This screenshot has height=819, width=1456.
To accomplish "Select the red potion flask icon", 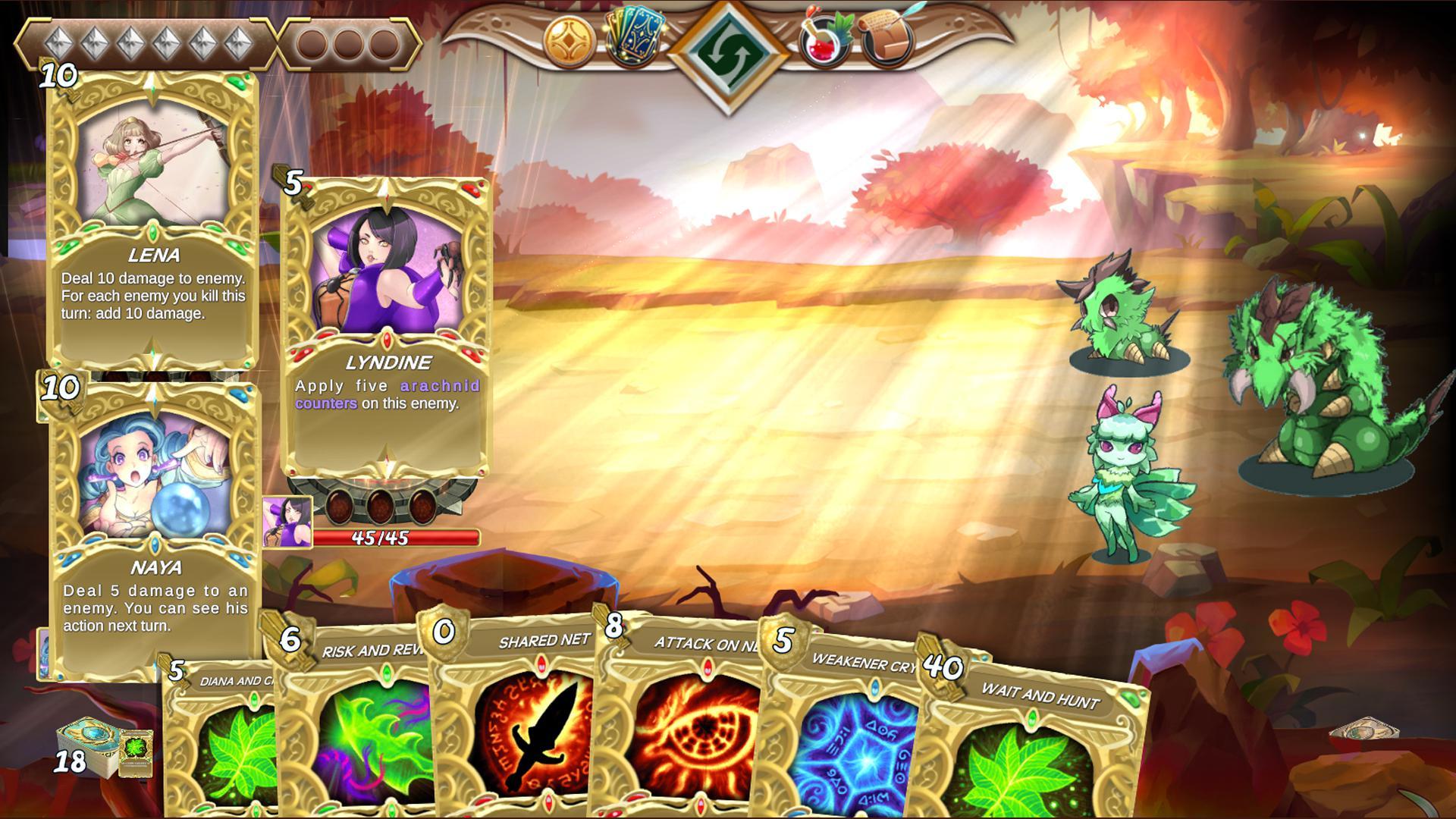I will [x=821, y=42].
